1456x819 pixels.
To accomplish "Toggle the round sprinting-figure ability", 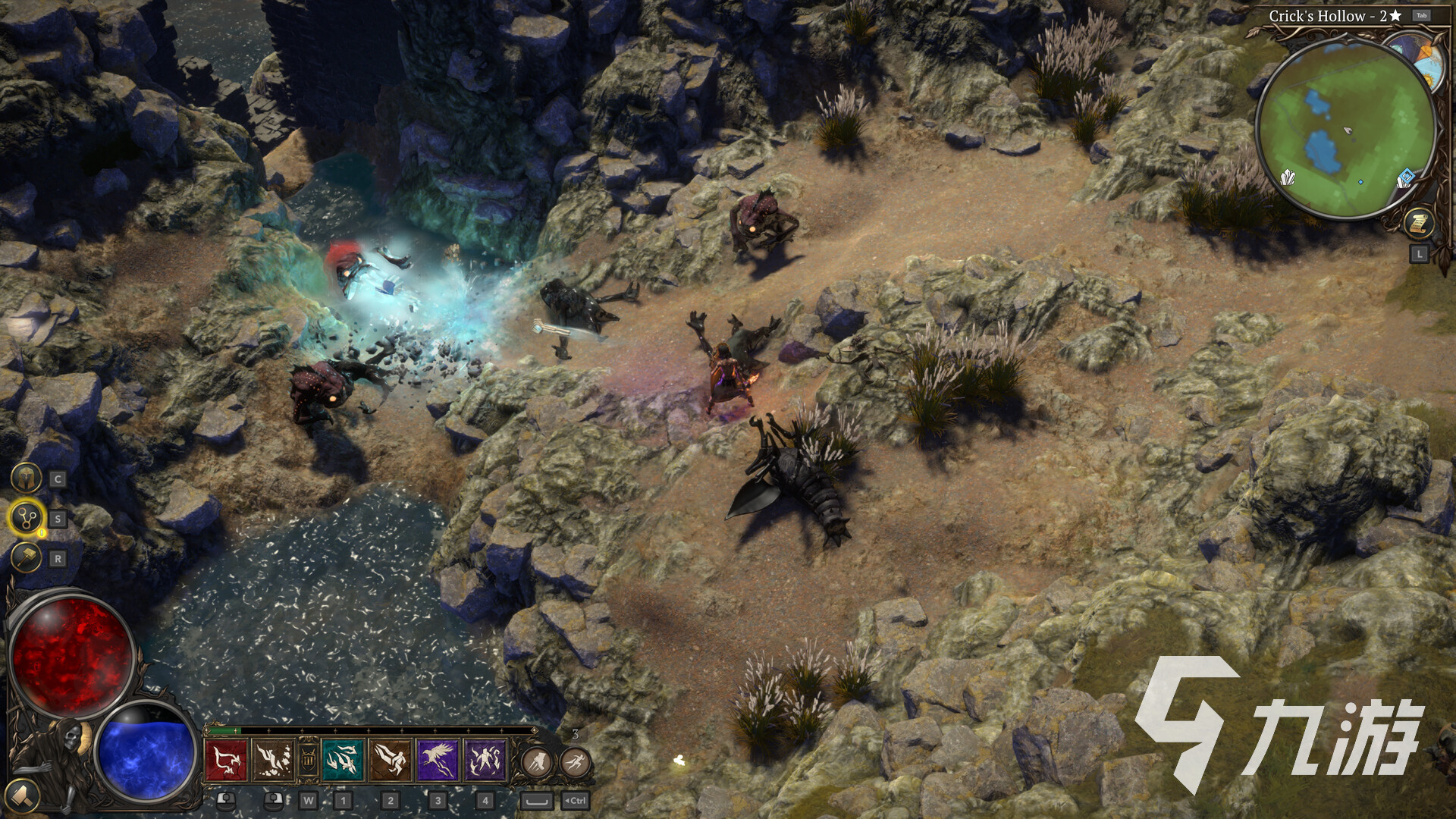I will tap(576, 762).
